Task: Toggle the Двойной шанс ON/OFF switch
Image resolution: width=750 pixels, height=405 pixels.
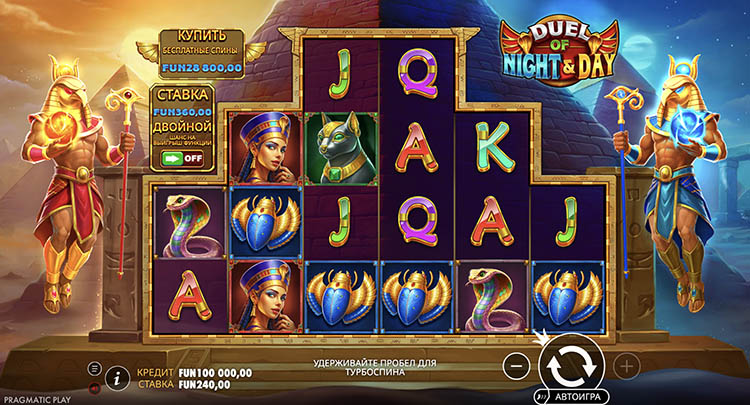Action: (x=182, y=158)
